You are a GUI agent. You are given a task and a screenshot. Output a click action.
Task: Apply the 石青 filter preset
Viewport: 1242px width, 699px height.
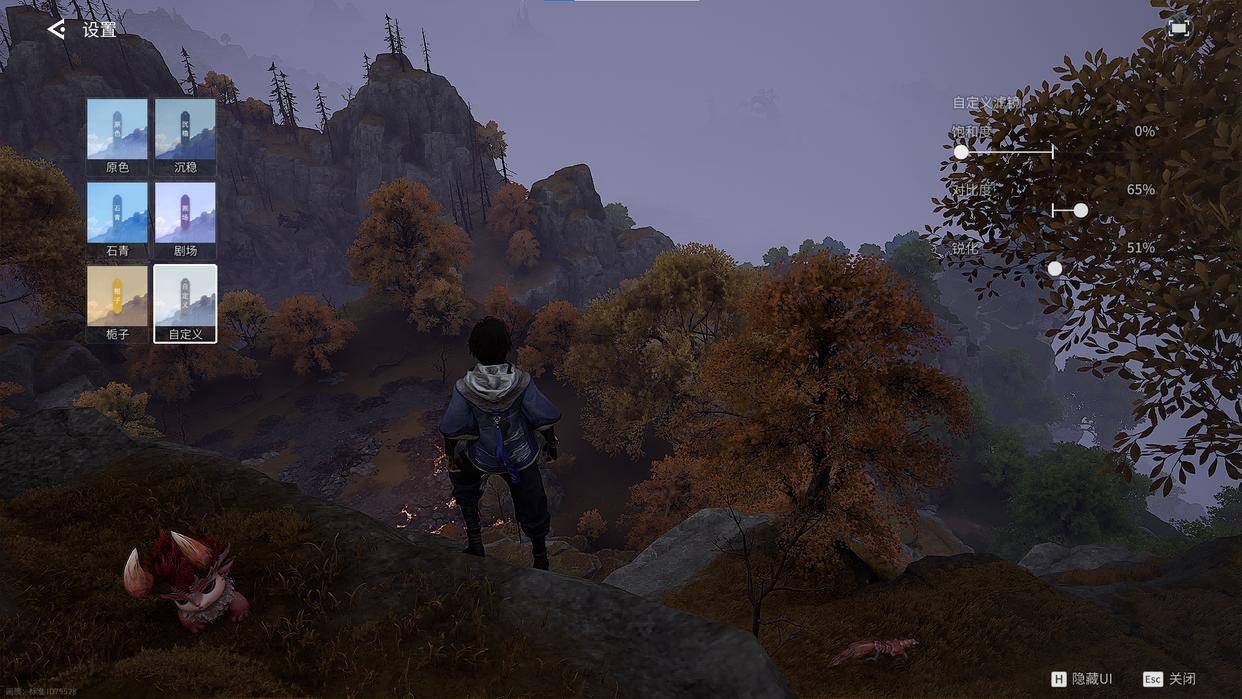click(117, 219)
